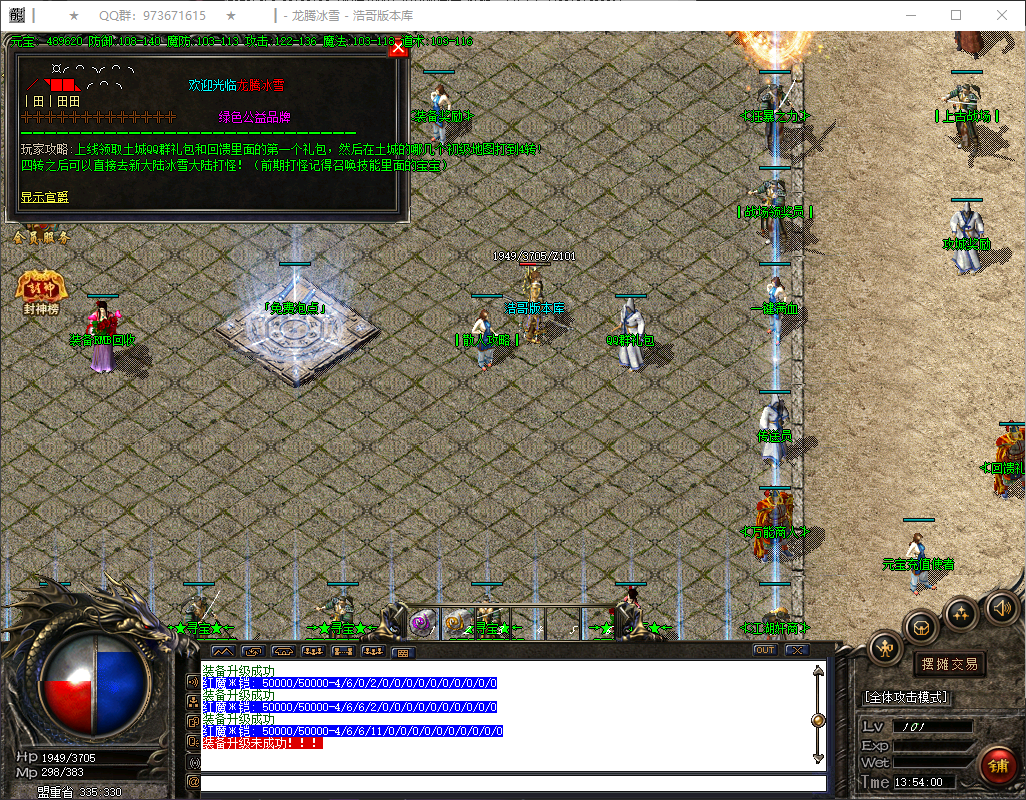Screen dimensions: 1026x800
Task: Click the @ chat channel button
Action: coord(193,782)
